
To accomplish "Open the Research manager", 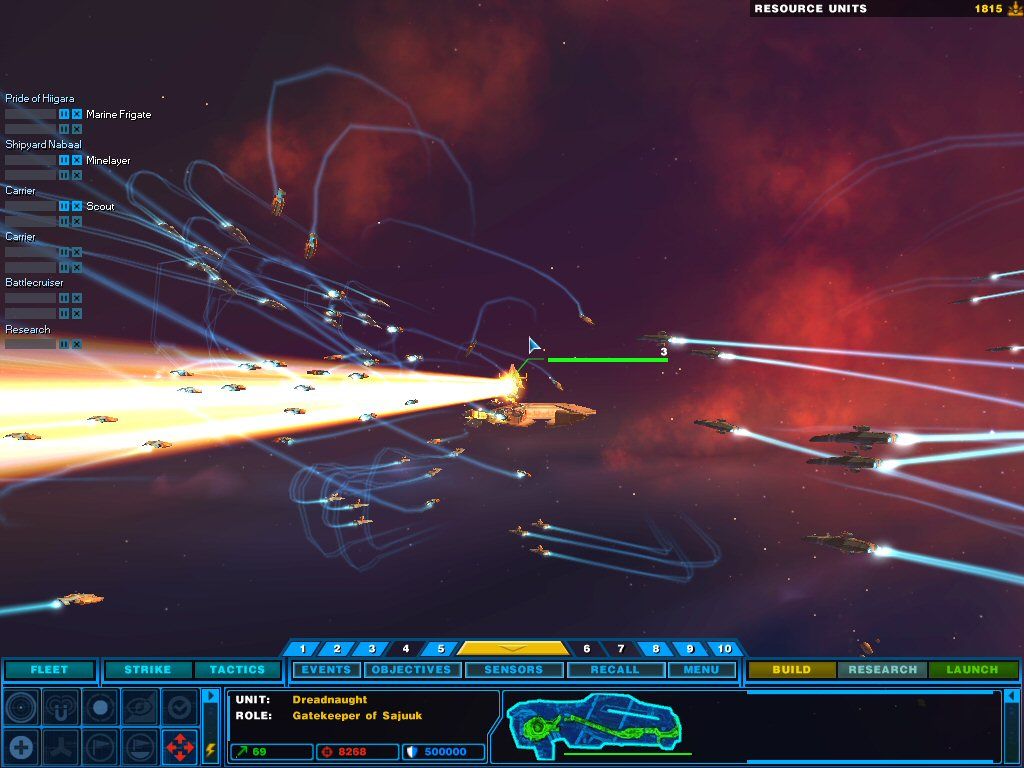I will 882,670.
